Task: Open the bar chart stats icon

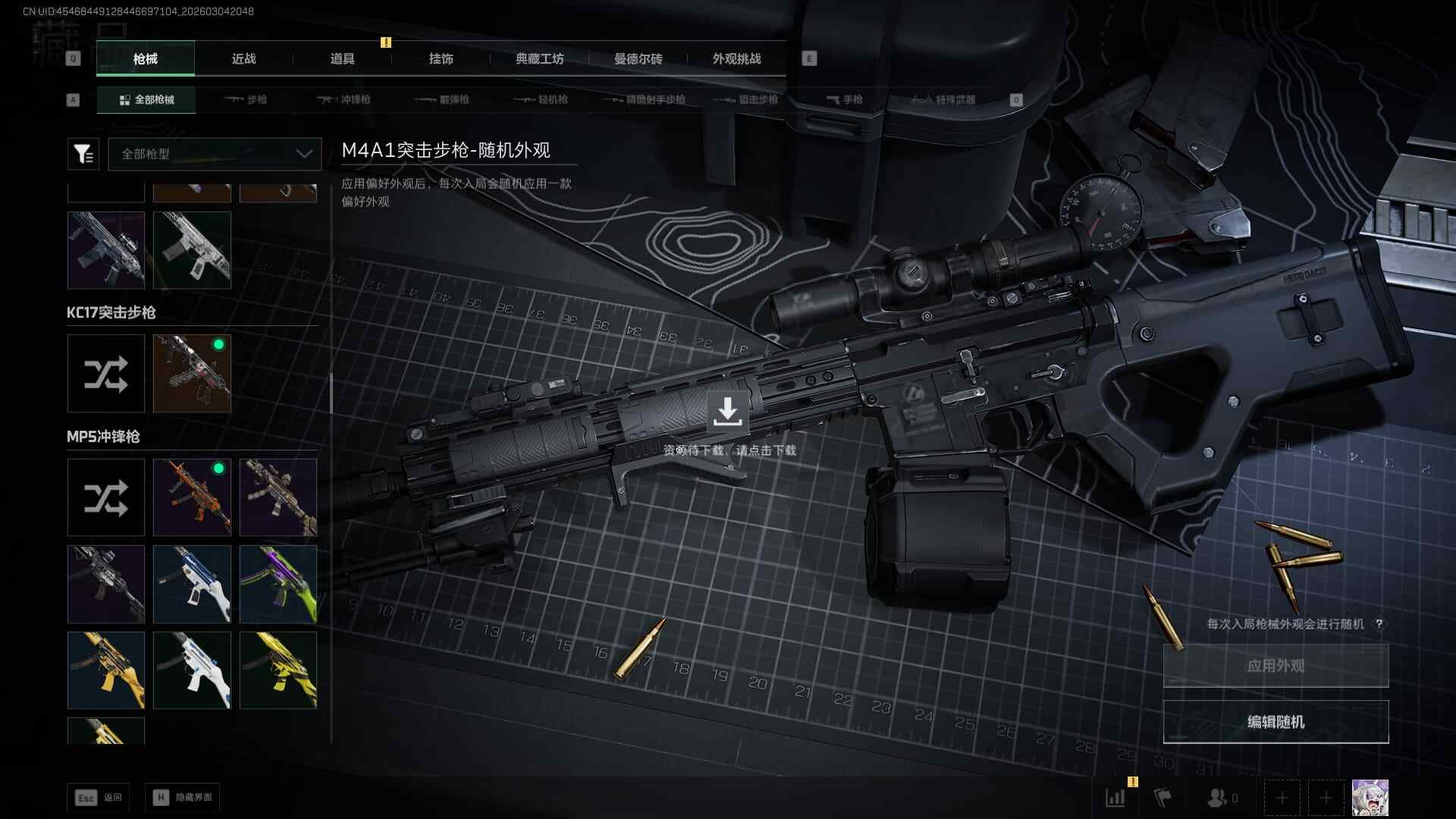Action: pos(1116,797)
